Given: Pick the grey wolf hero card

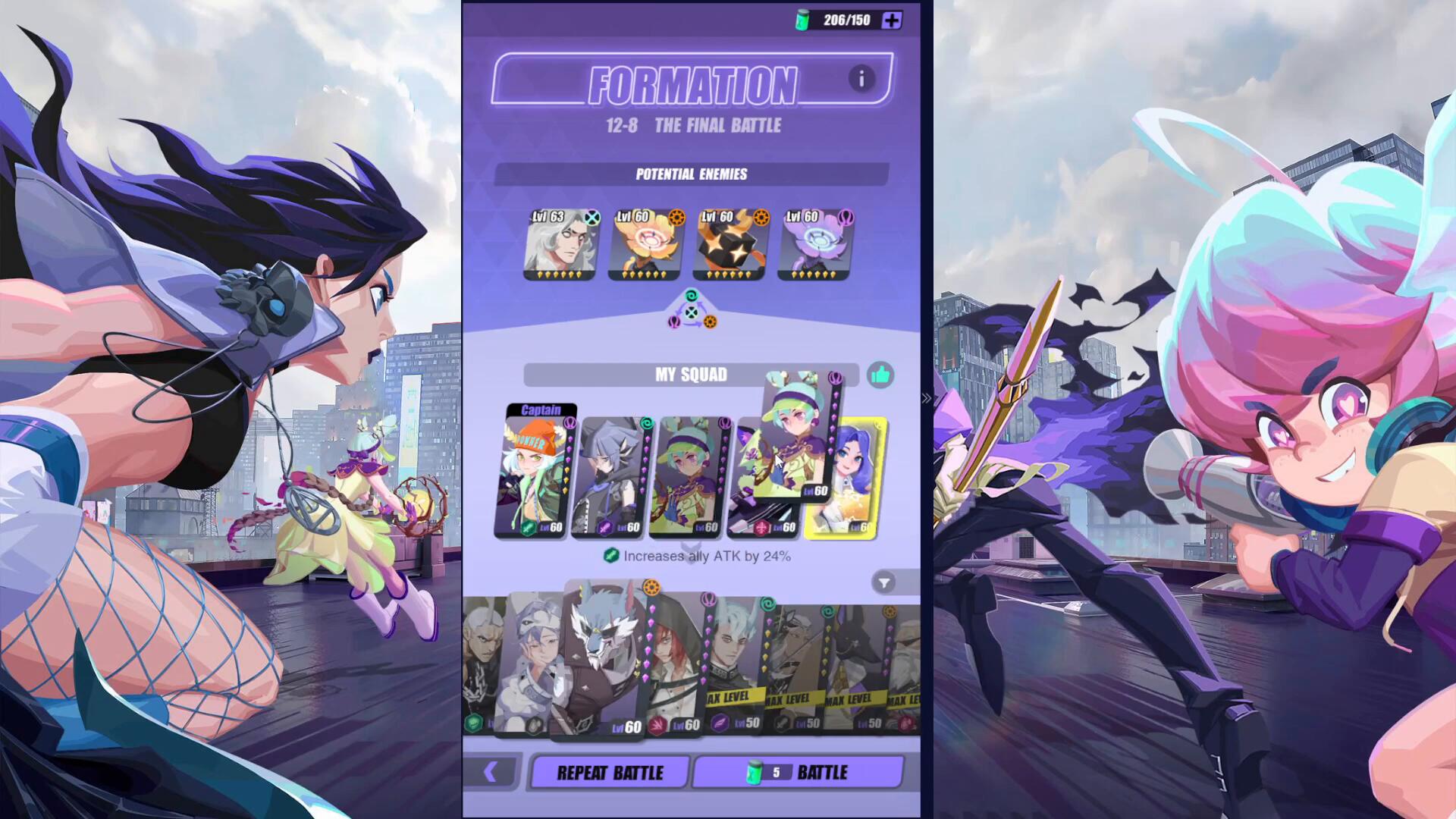Looking at the screenshot, I should (604, 660).
